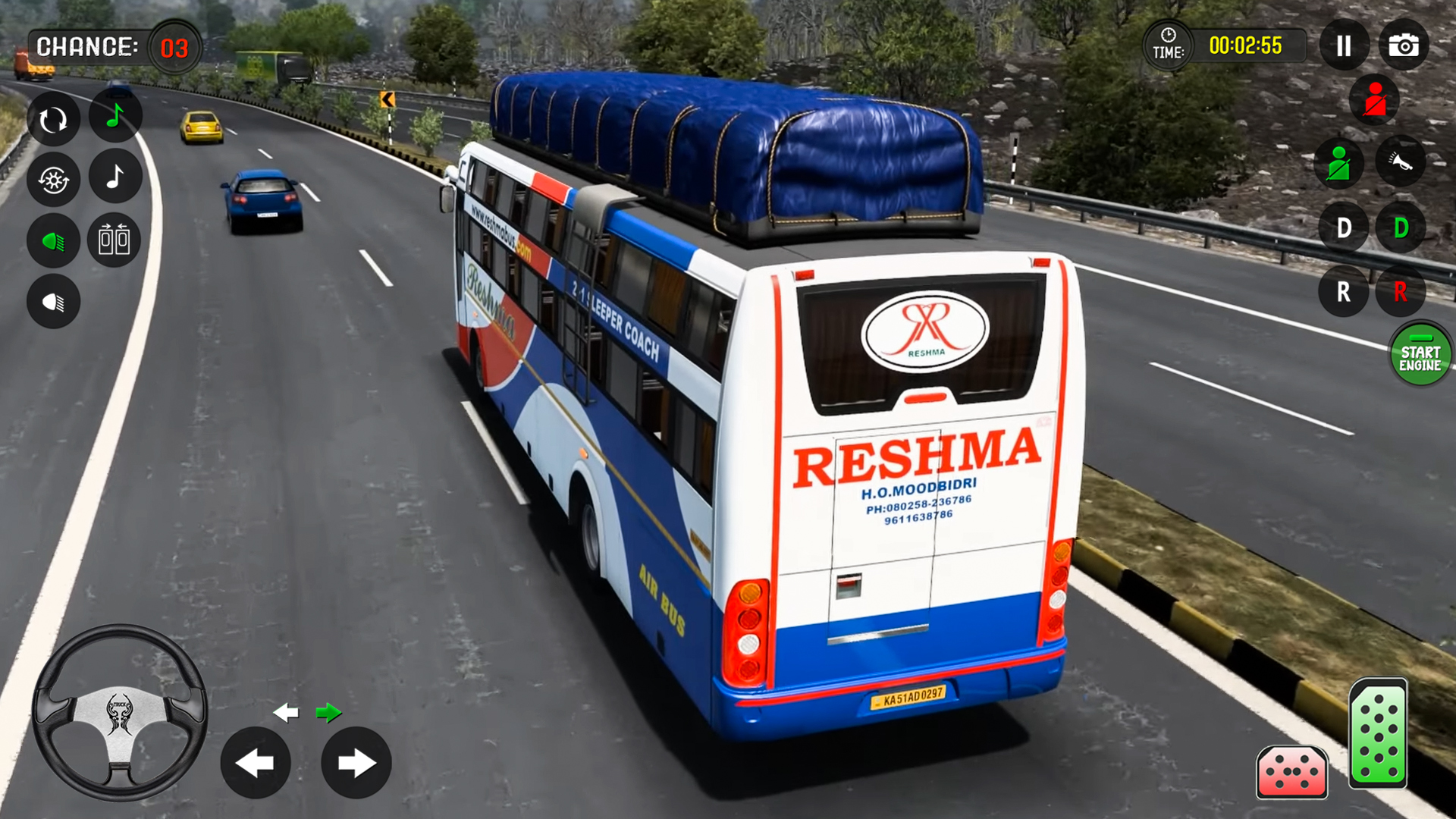Switch off the green high beam headlights
Screen dimensions: 1456x819
[52, 240]
